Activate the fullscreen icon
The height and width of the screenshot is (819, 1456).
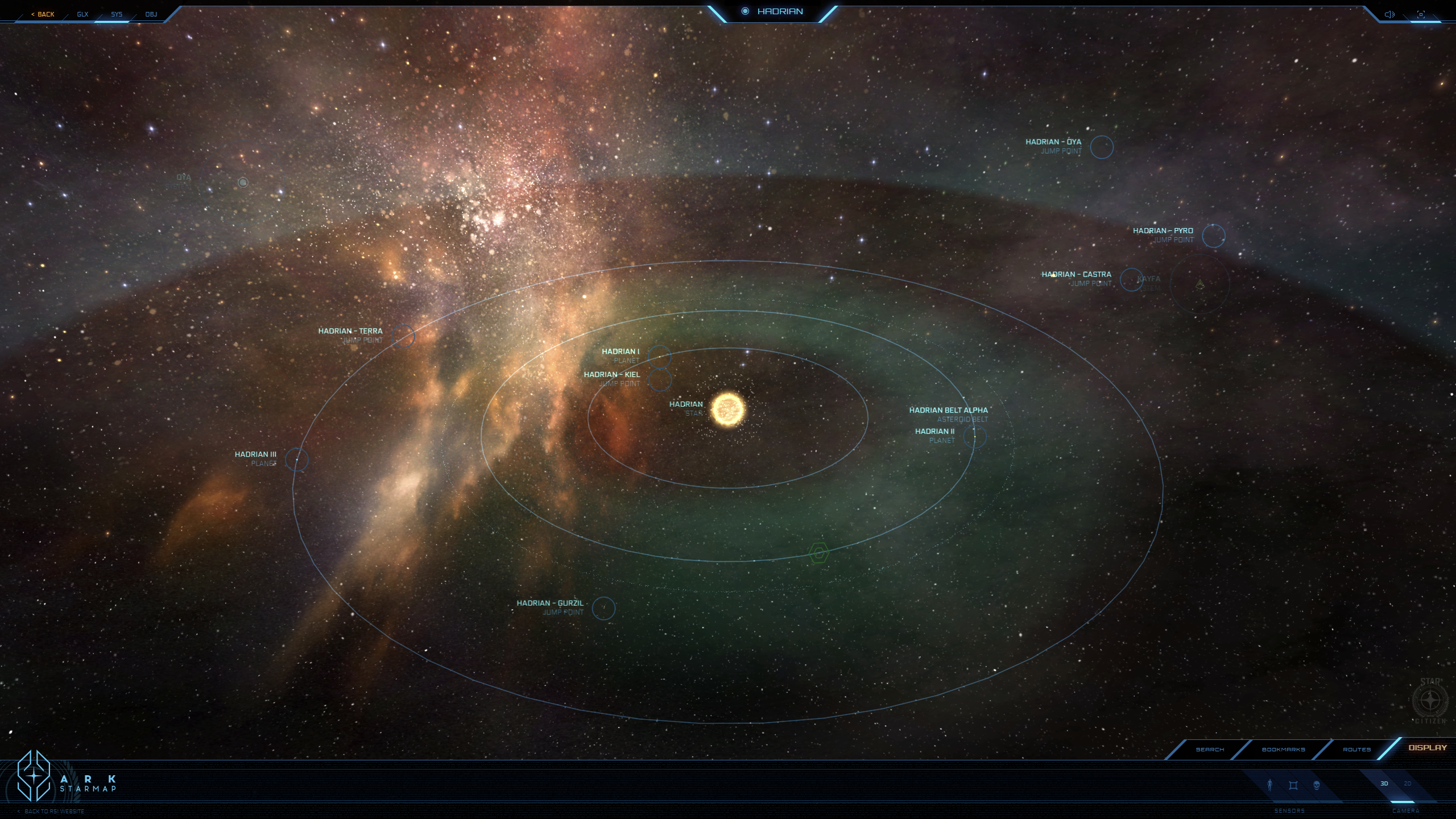1421,14
